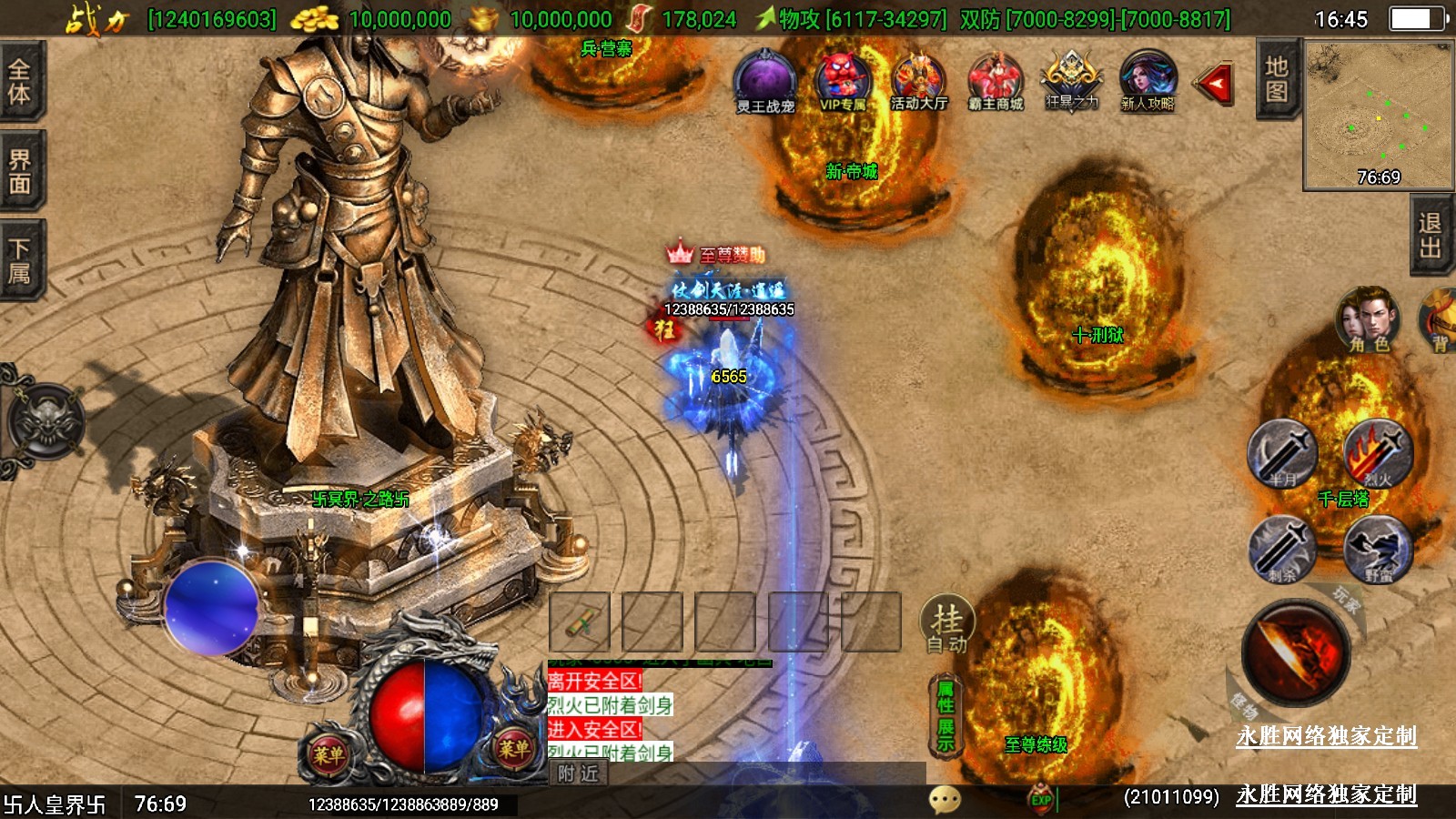This screenshot has width=1456, height=819.
Task: Open the 地图 map button
Action: 1276,79
